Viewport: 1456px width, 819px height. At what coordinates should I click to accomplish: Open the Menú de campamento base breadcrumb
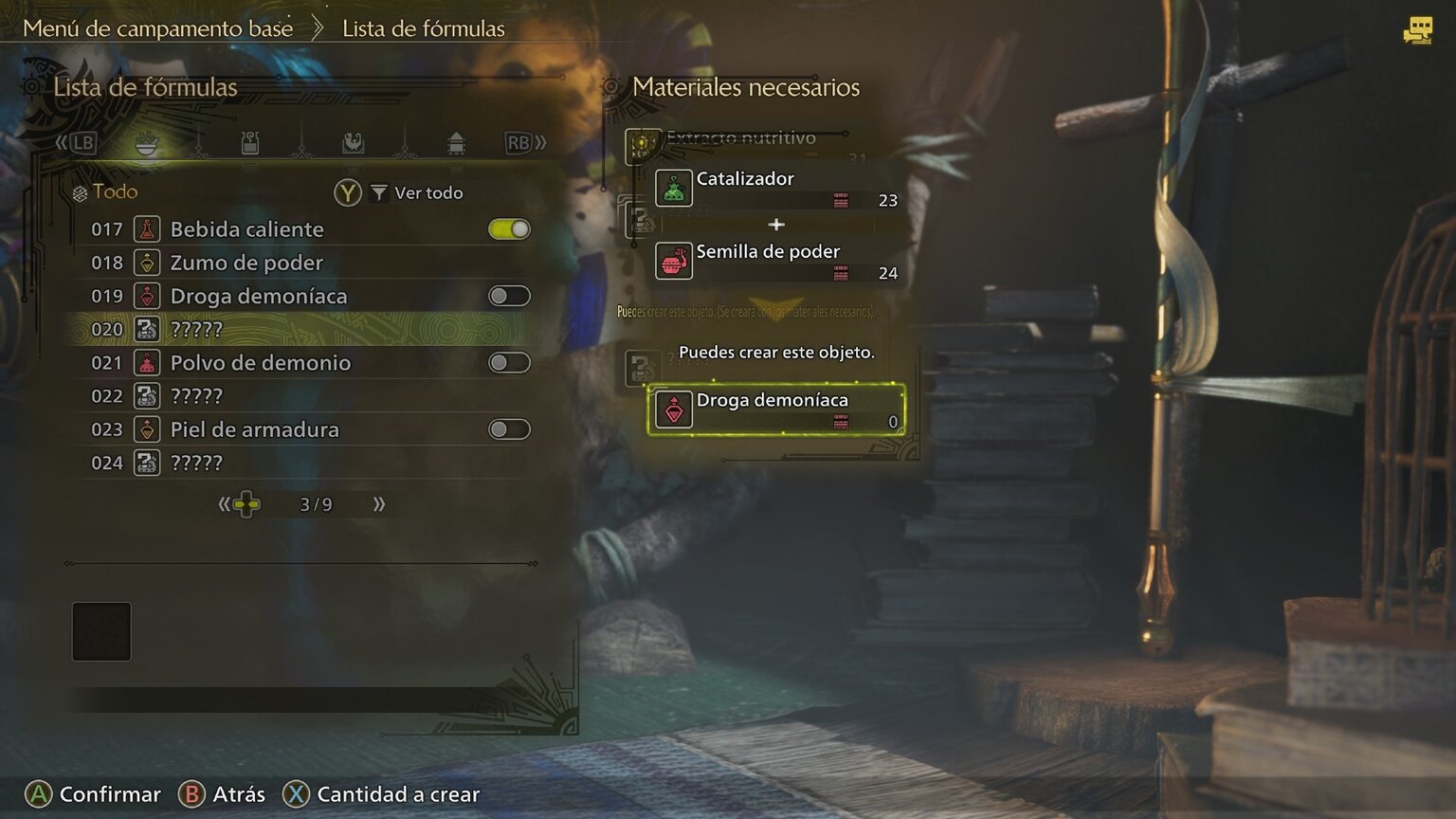pyautogui.click(x=158, y=28)
